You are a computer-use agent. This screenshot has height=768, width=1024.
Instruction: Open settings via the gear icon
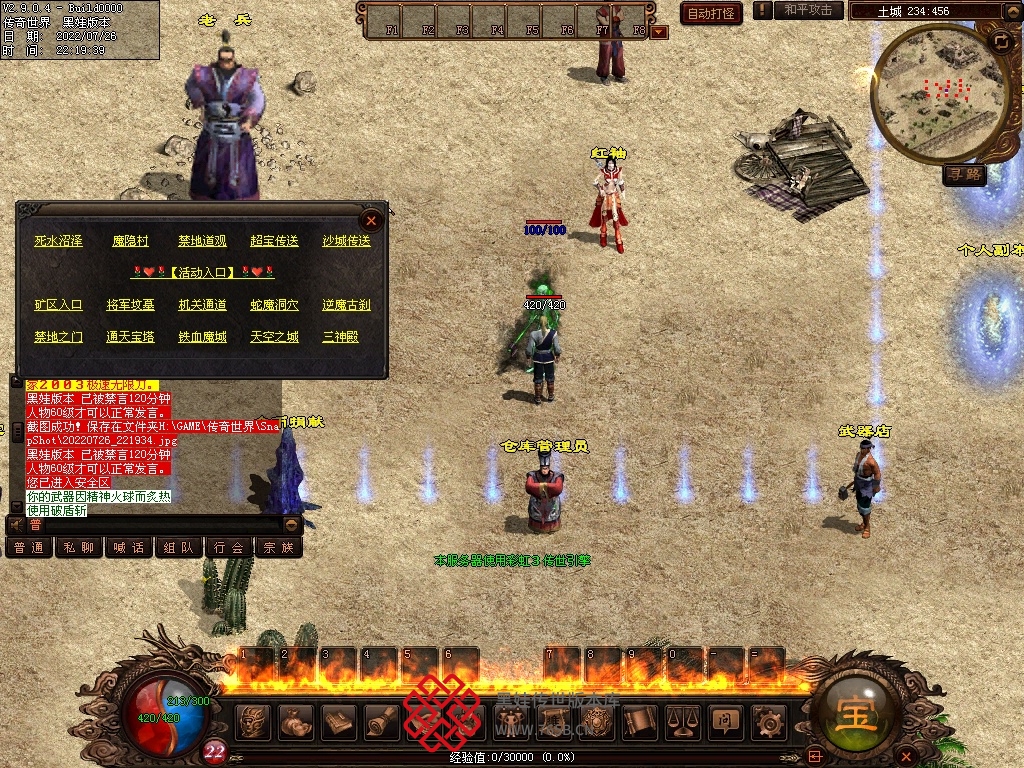[768, 721]
